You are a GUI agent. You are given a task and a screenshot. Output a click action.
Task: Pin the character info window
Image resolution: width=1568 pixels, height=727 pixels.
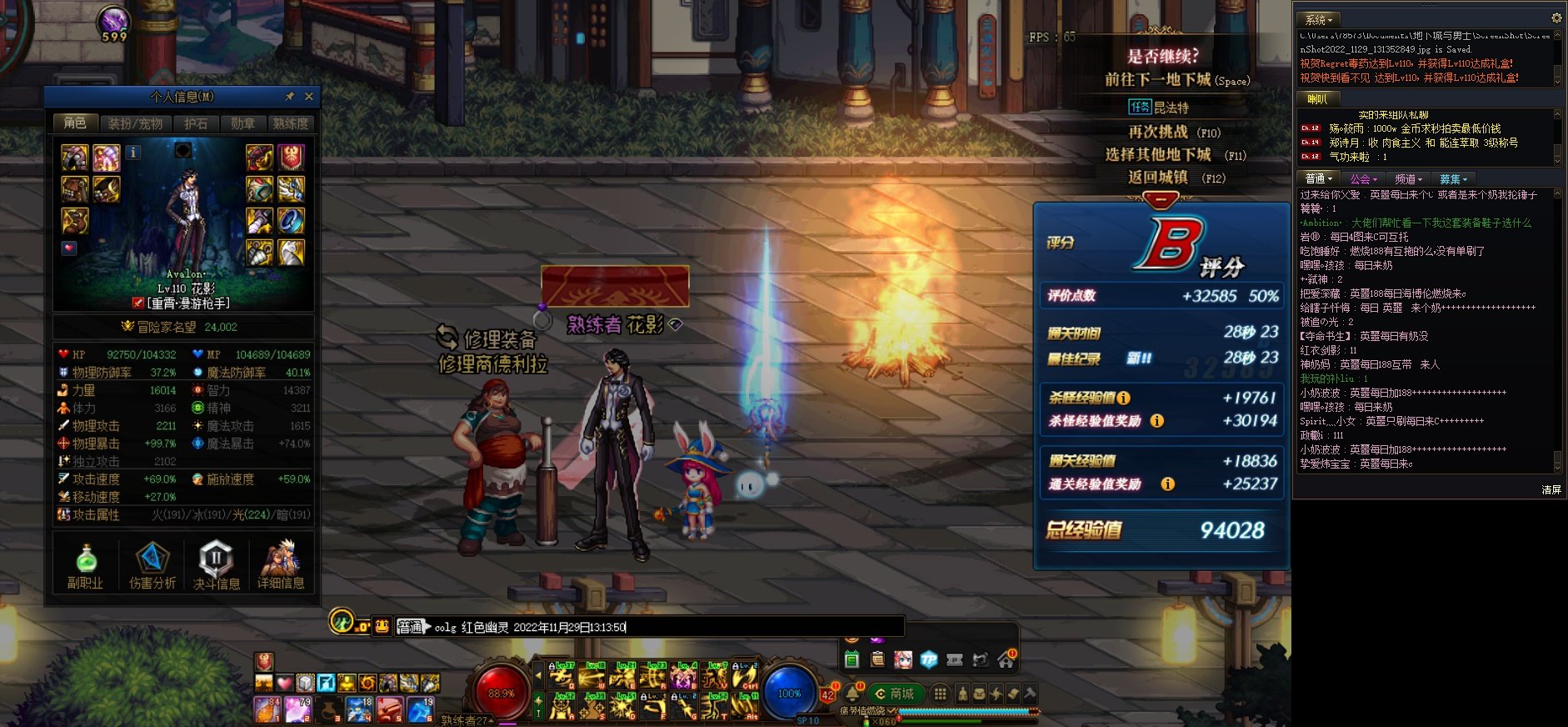tap(290, 97)
